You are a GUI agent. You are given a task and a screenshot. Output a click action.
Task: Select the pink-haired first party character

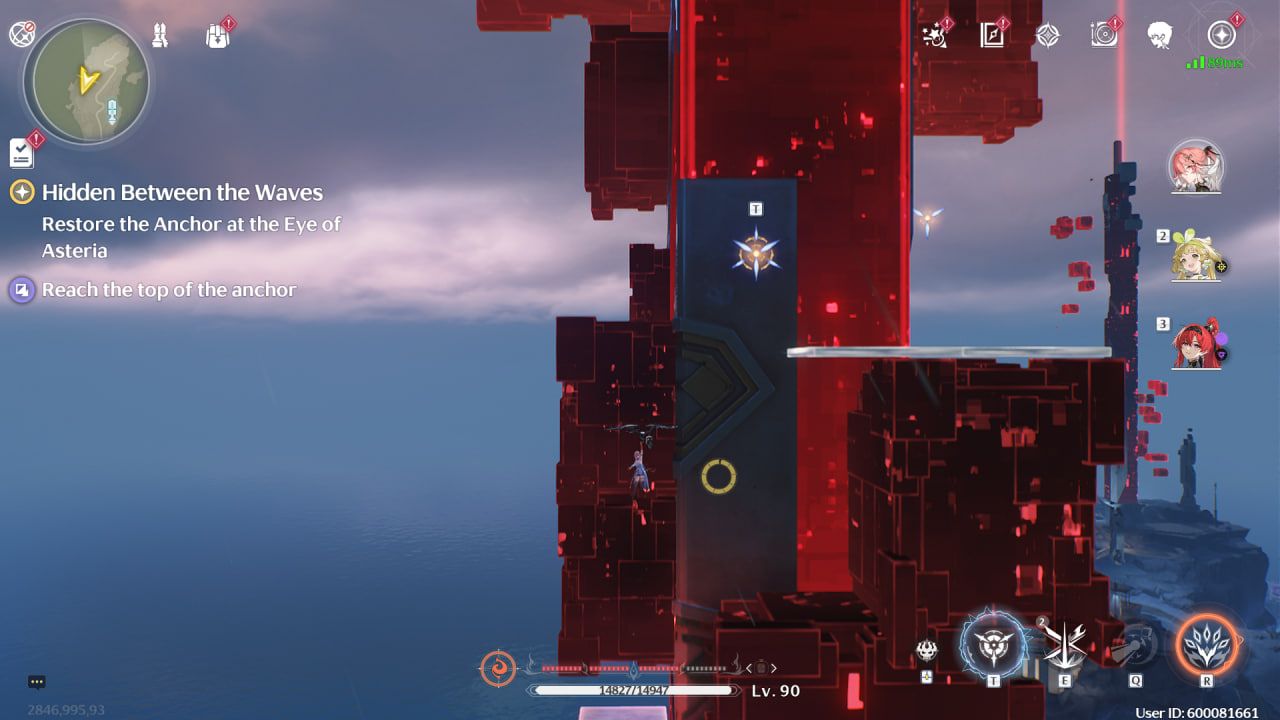coord(1196,166)
